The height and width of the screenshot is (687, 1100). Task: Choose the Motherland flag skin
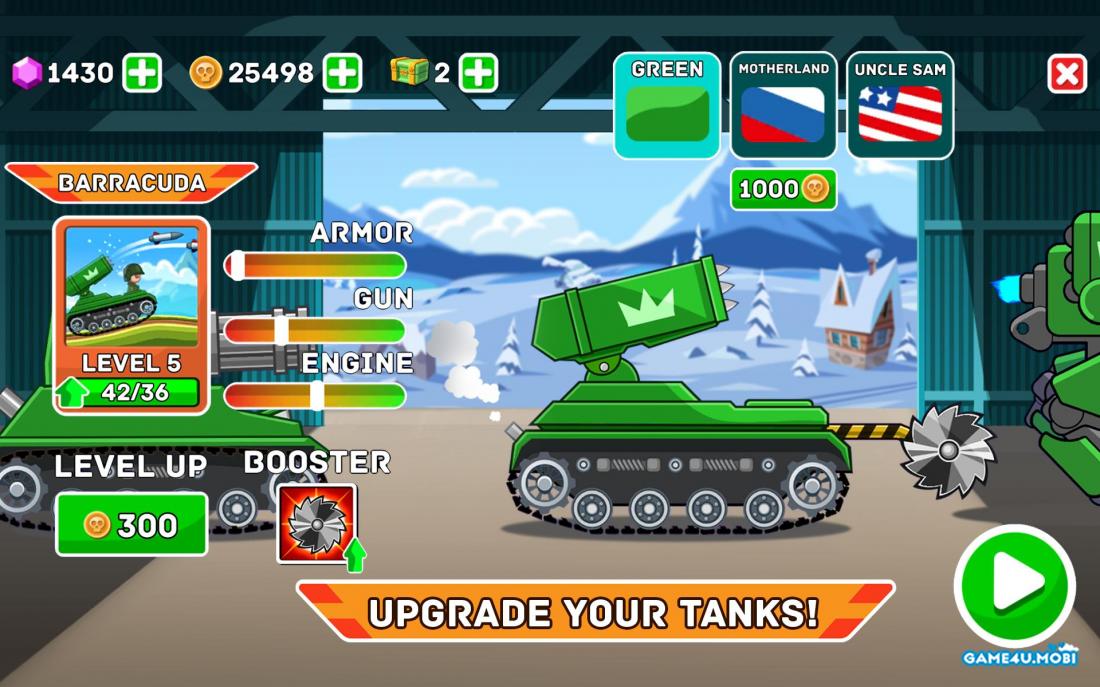click(x=783, y=105)
